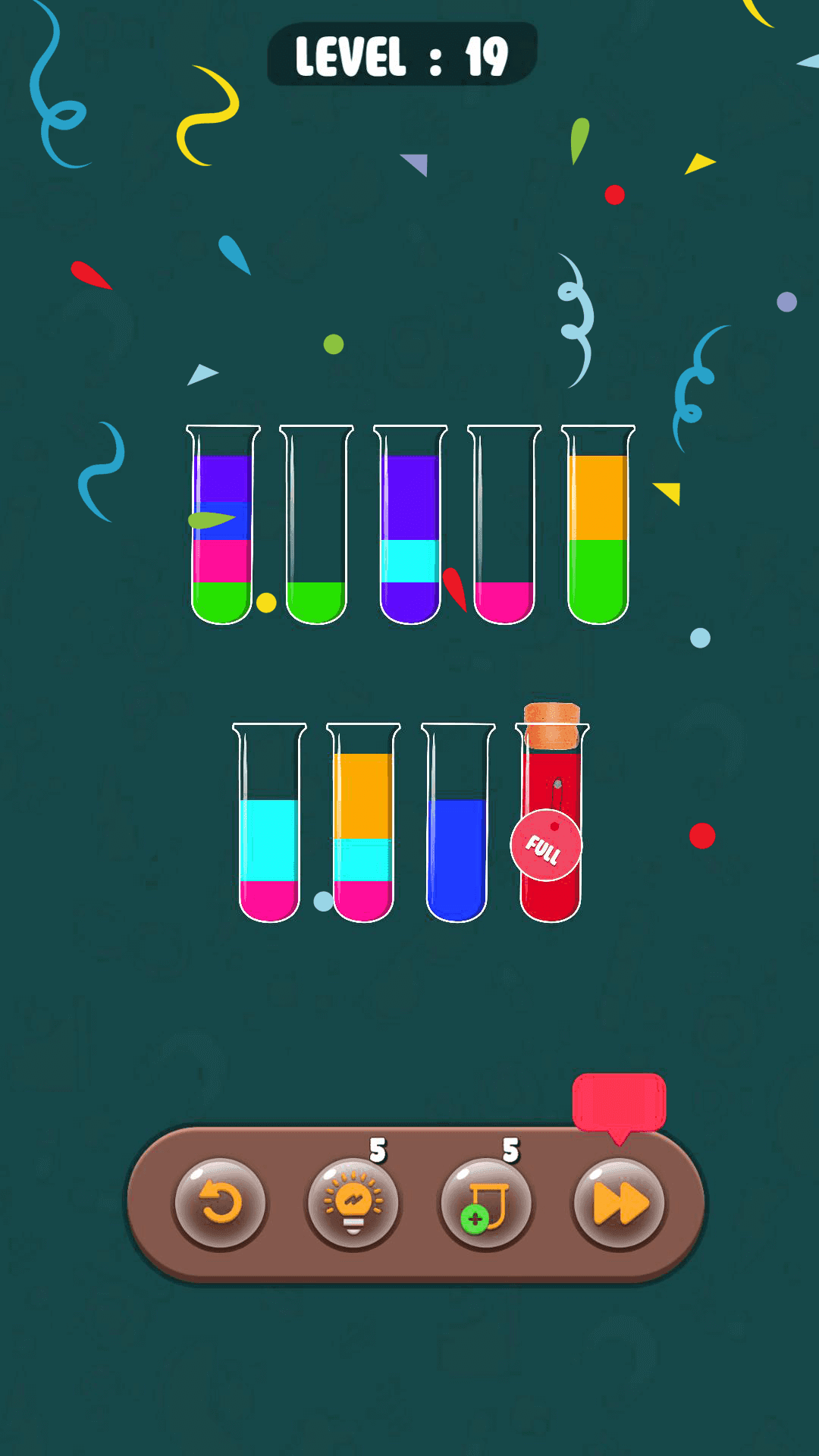Viewport: 819px width, 1456px height.
Task: Pick the tube containing only blue liquid
Action: tap(457, 823)
